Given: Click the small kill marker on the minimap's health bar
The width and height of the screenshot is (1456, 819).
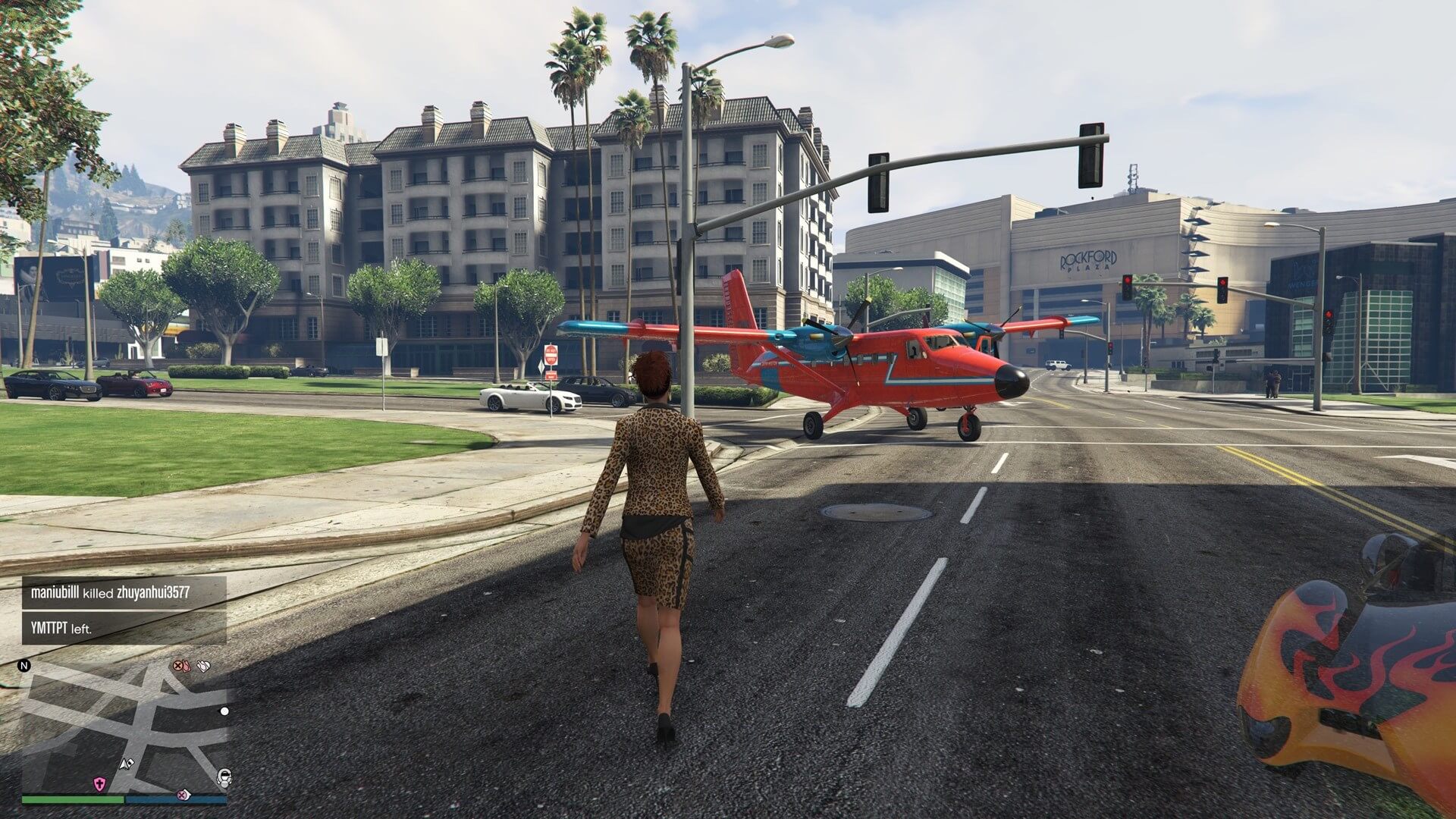Looking at the screenshot, I should point(182,796).
